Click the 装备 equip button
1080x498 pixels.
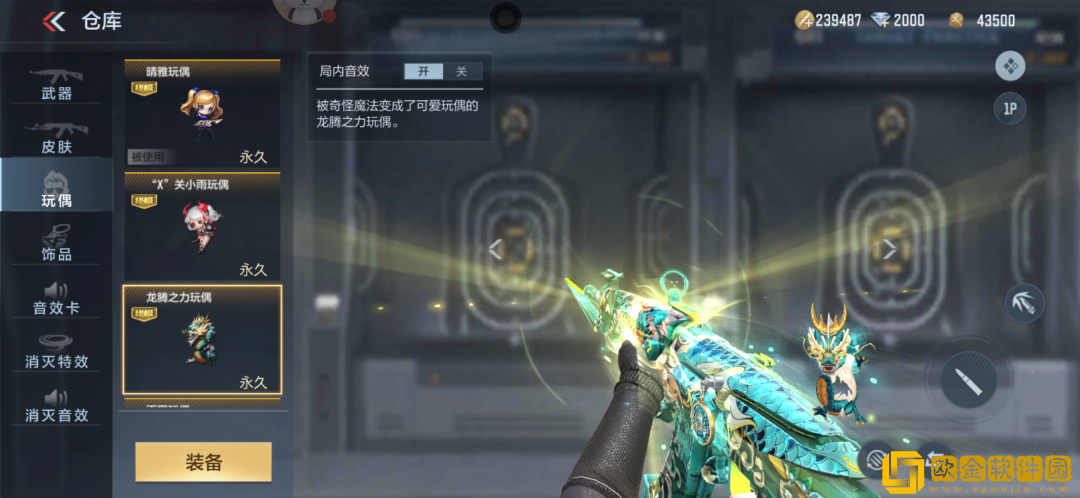click(x=203, y=462)
